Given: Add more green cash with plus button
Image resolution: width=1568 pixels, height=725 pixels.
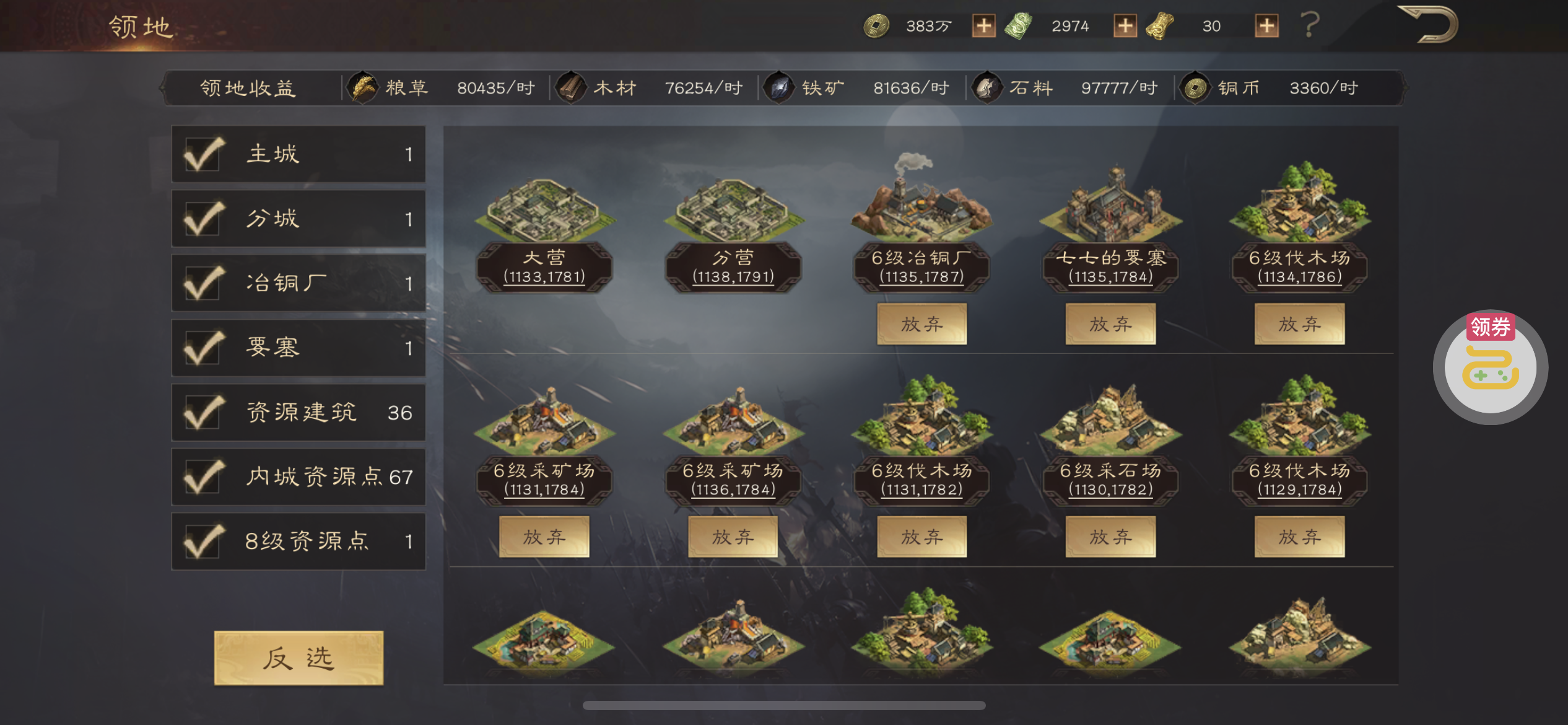Looking at the screenshot, I should [x=1125, y=26].
